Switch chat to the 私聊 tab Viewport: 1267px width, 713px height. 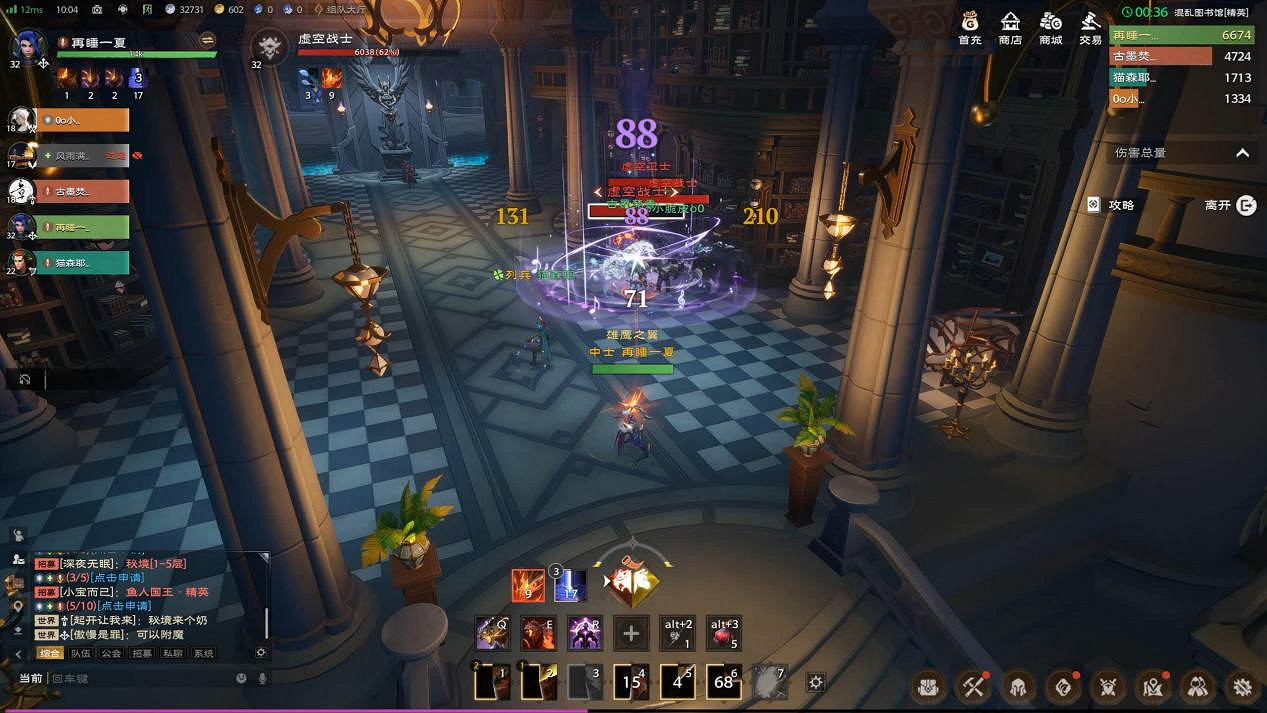(x=173, y=653)
